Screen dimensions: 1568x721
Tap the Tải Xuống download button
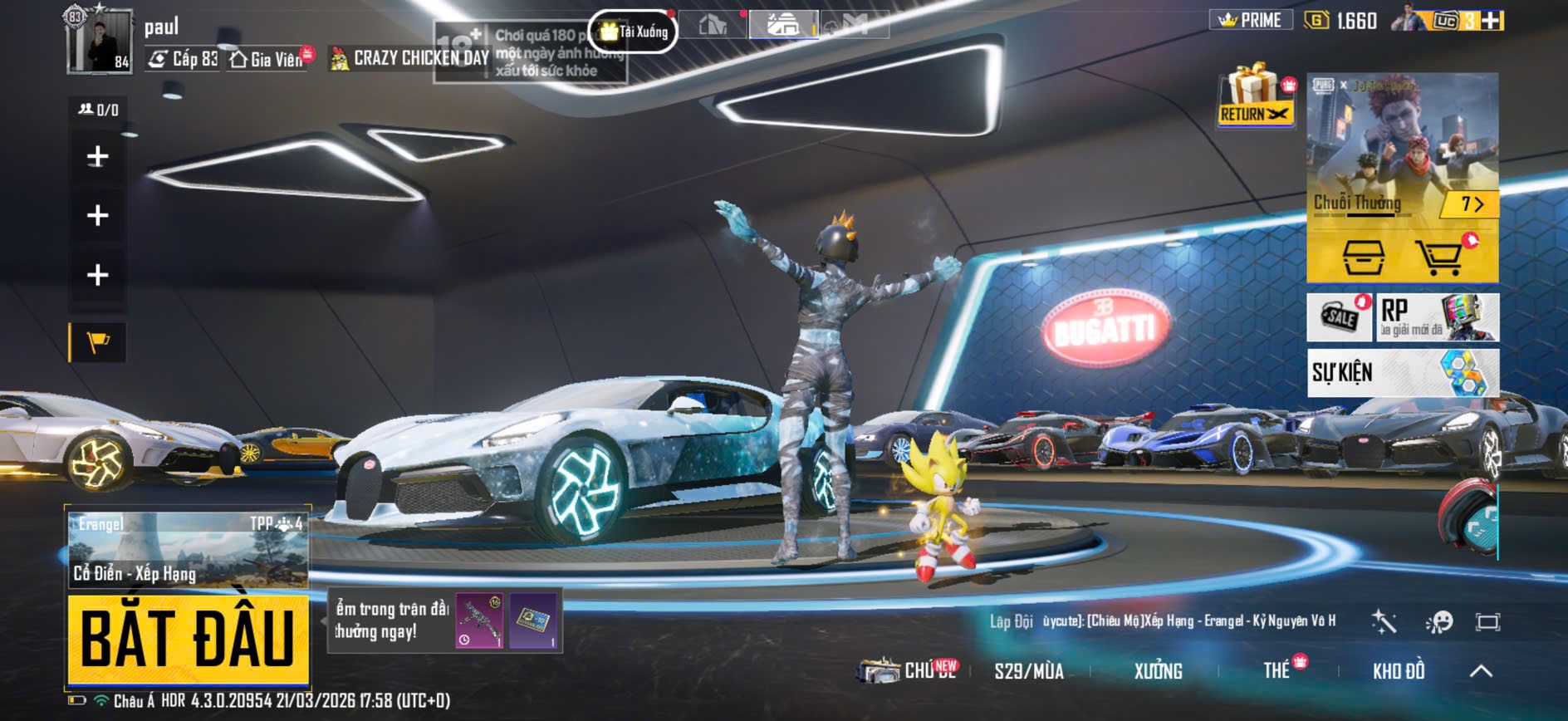coord(634,32)
